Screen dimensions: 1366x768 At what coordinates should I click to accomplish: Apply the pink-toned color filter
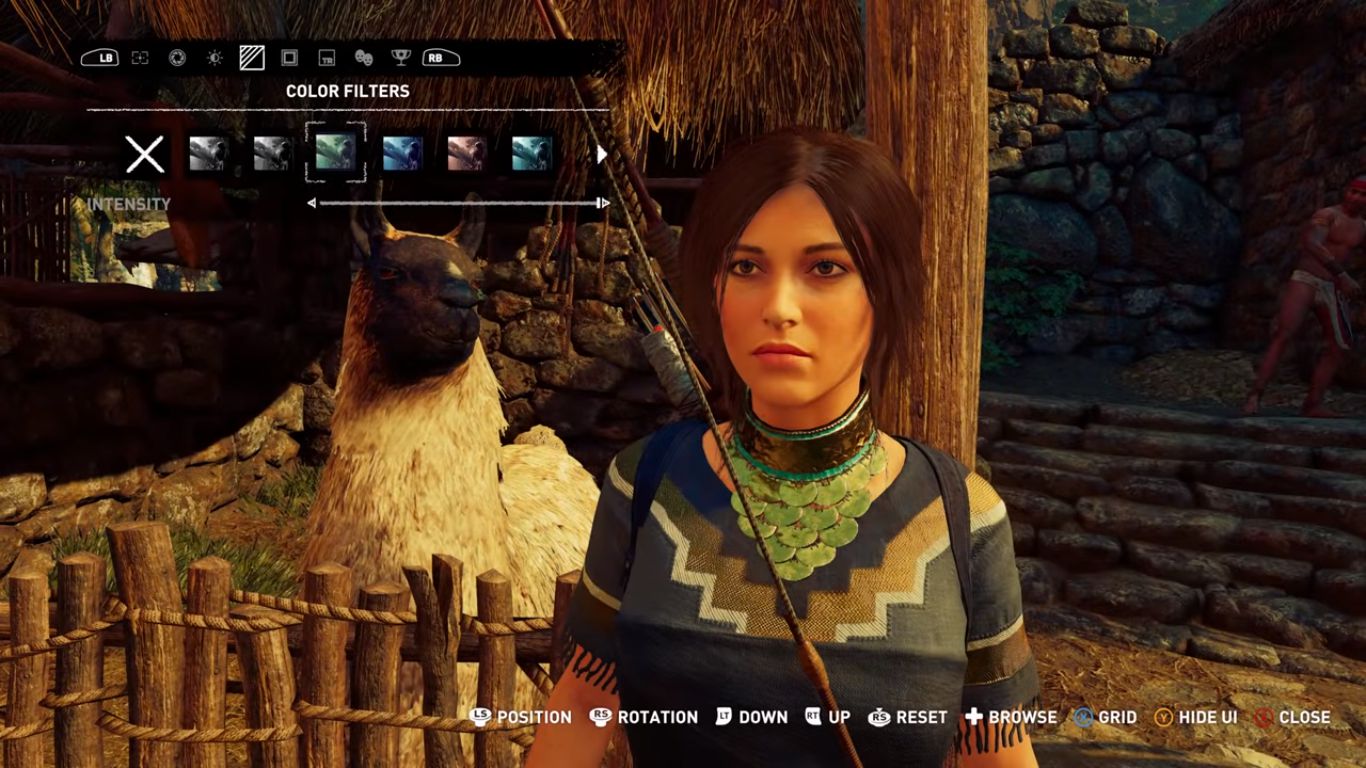click(x=466, y=154)
